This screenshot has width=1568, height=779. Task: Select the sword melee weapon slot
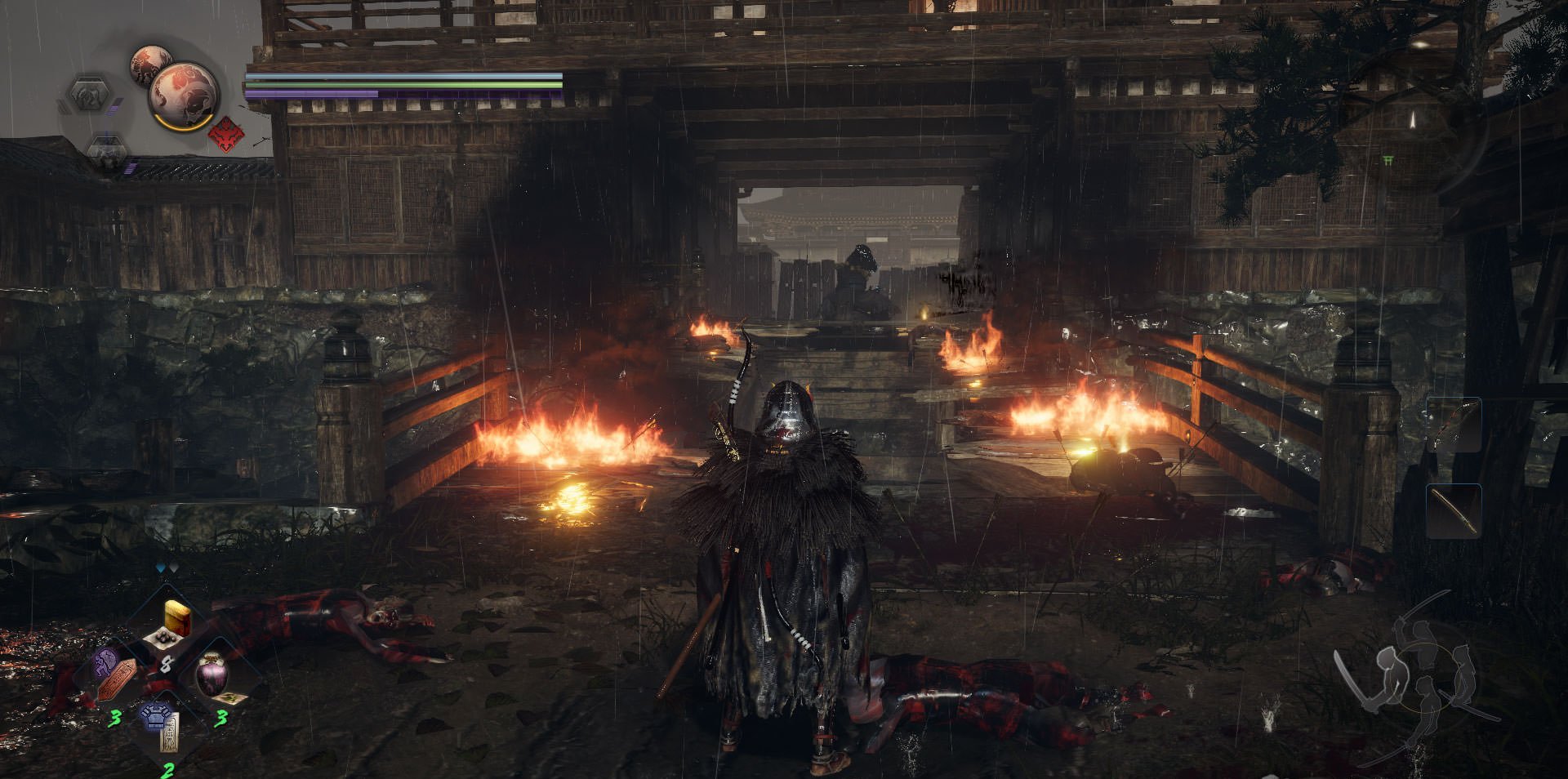[x=1454, y=510]
